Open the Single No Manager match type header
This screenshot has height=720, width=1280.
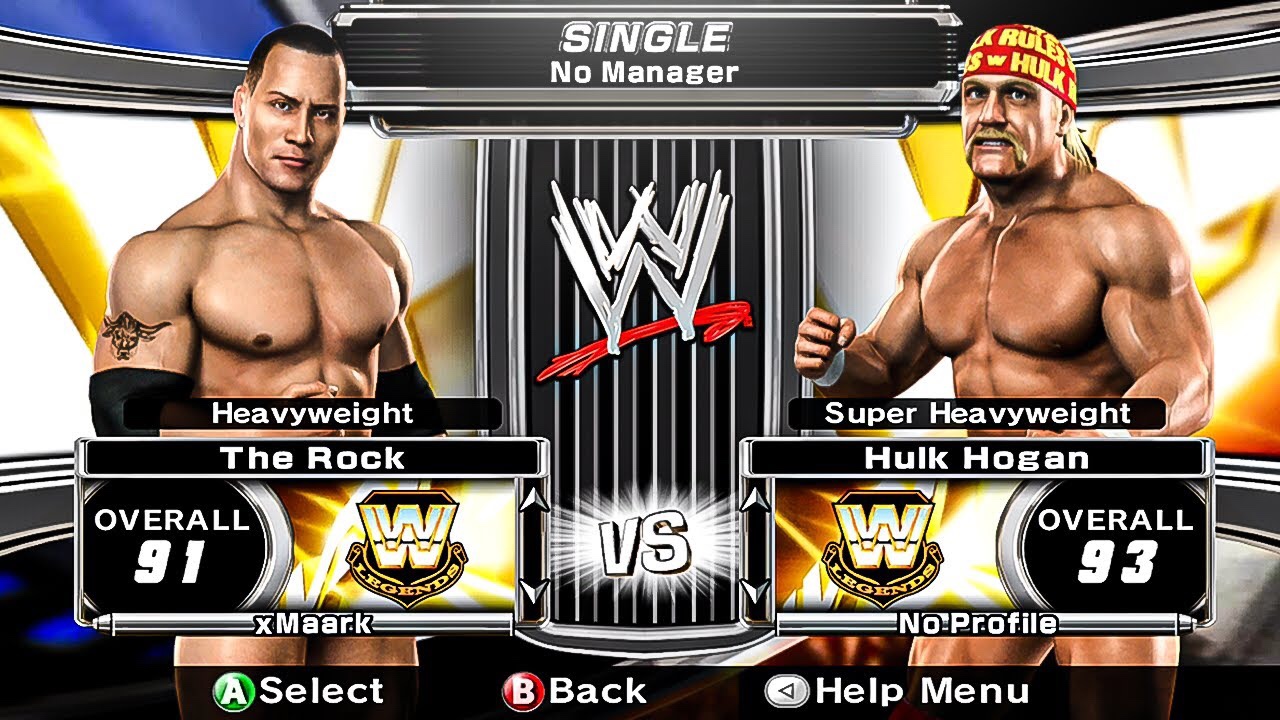[x=644, y=54]
